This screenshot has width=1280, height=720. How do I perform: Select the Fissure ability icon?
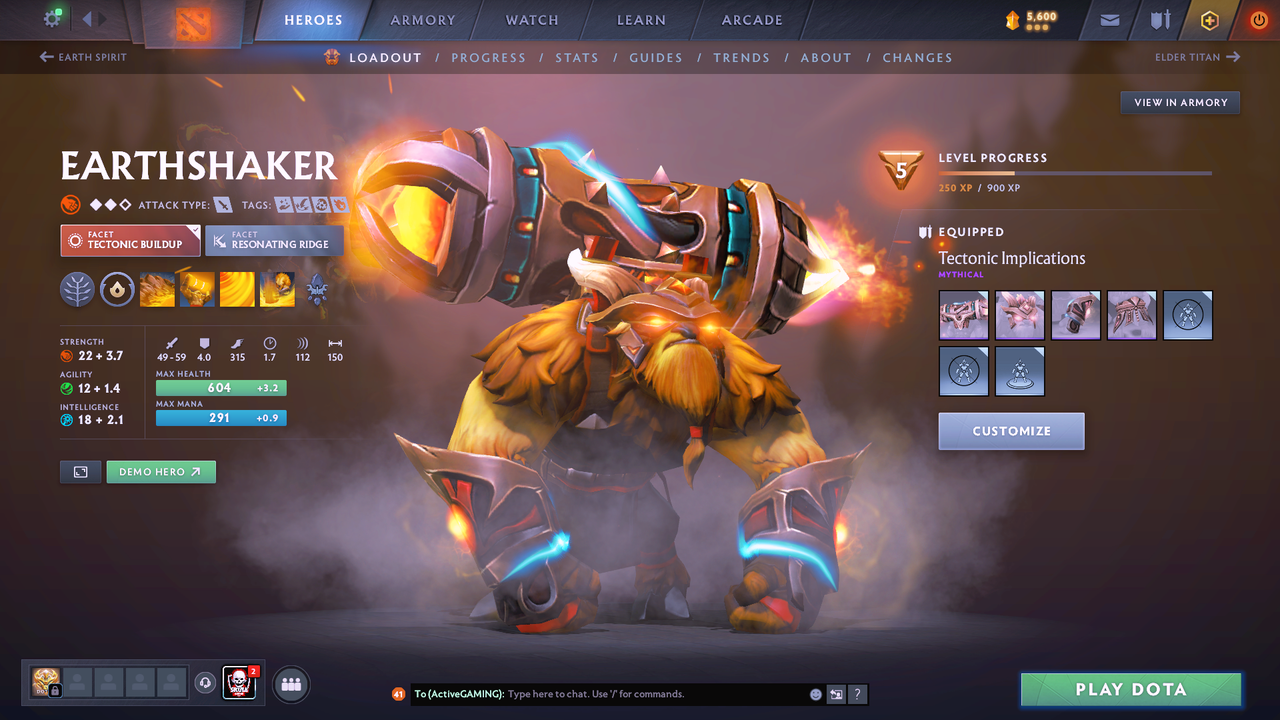tap(157, 289)
